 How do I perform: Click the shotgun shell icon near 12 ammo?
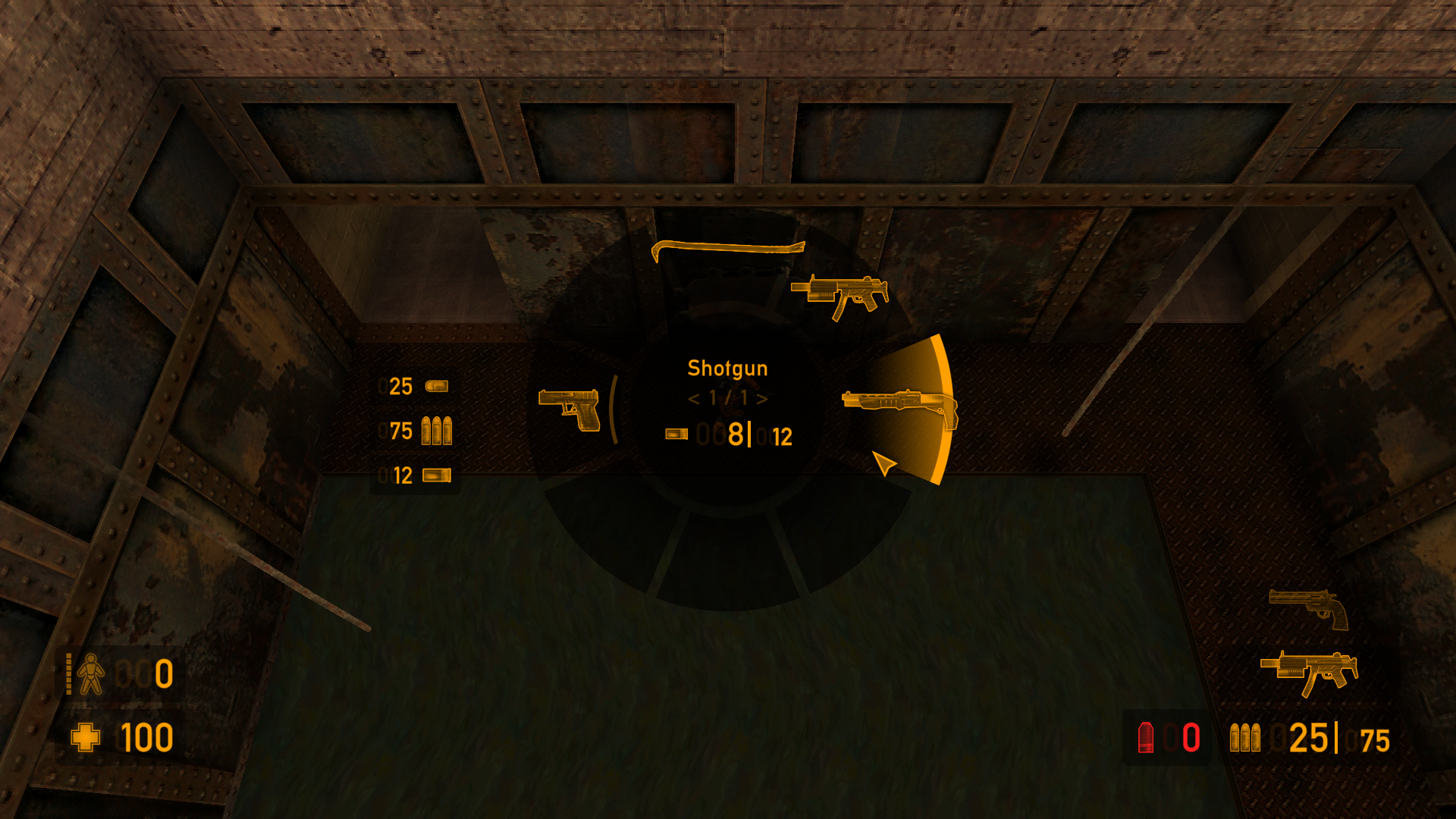[435, 476]
